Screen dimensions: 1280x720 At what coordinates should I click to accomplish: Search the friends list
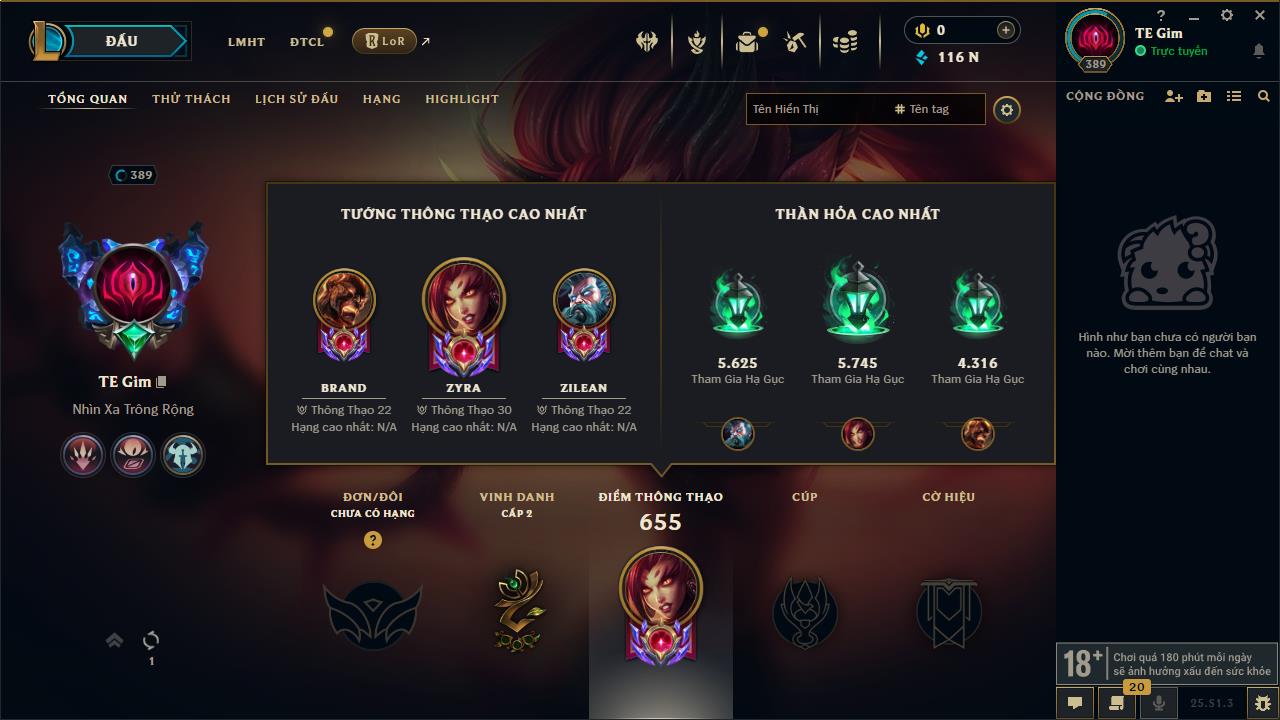point(1264,96)
